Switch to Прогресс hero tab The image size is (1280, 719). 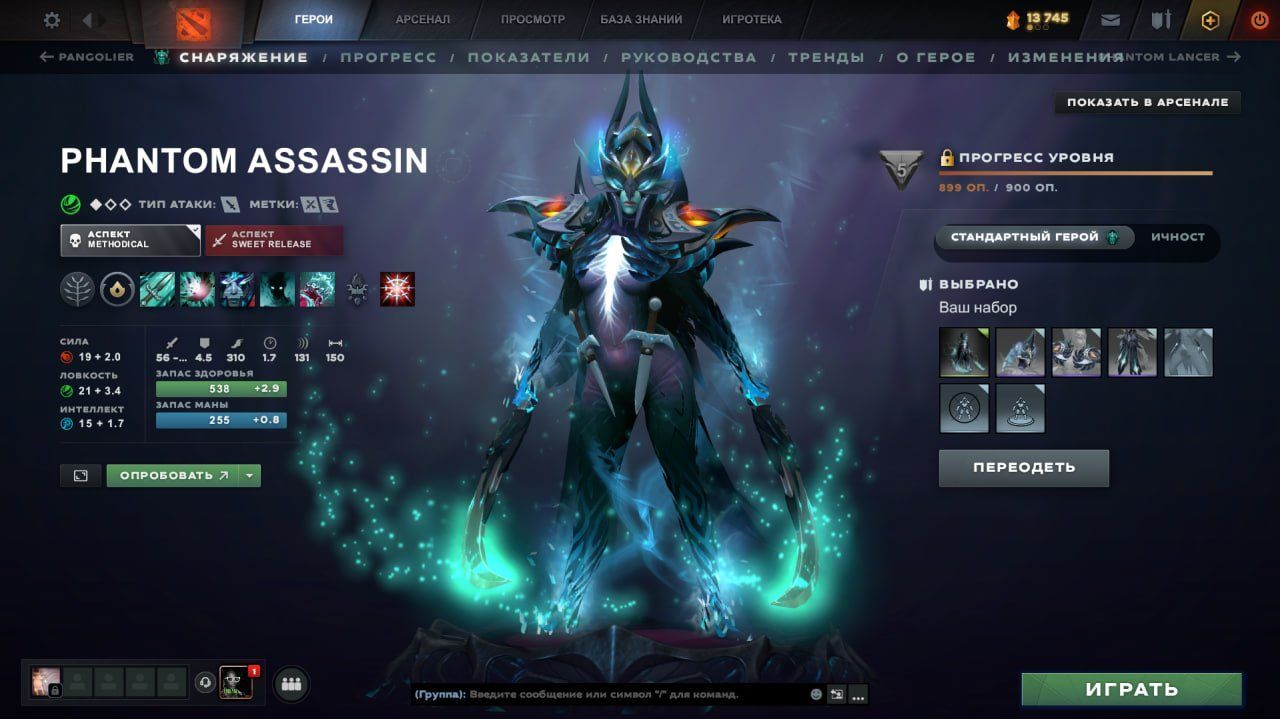pyautogui.click(x=388, y=57)
